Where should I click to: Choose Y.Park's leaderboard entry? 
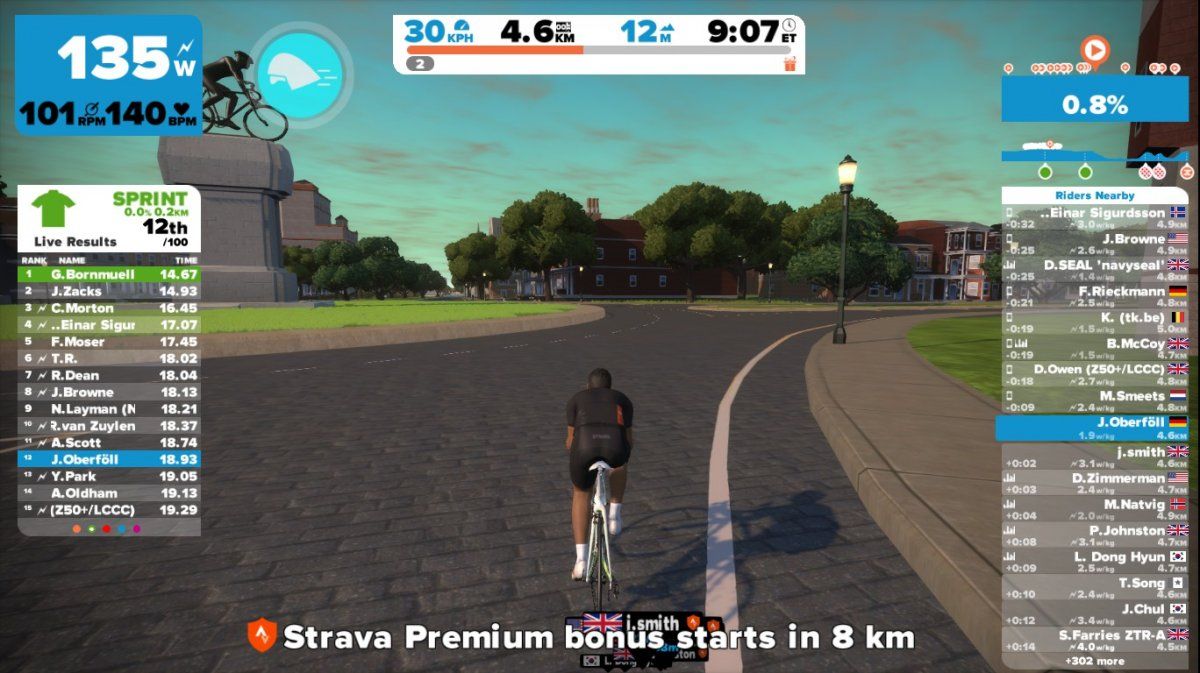click(x=109, y=476)
